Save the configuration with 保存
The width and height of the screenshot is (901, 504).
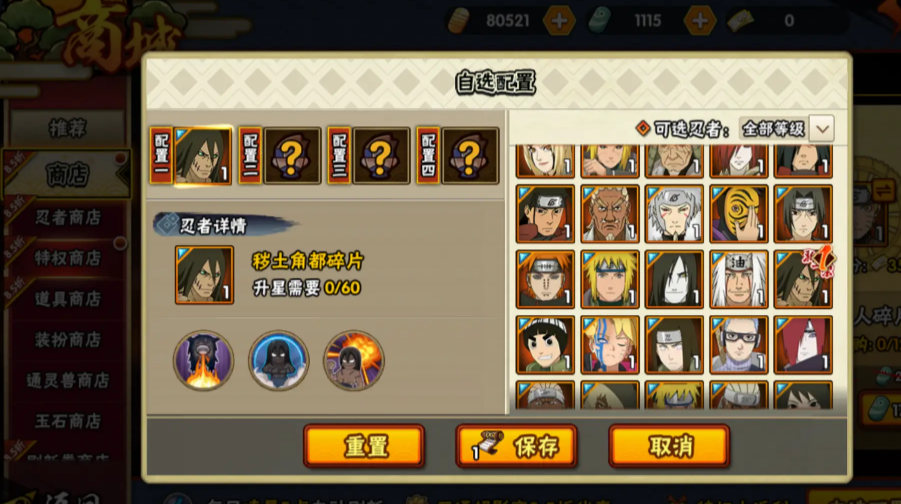[x=516, y=445]
